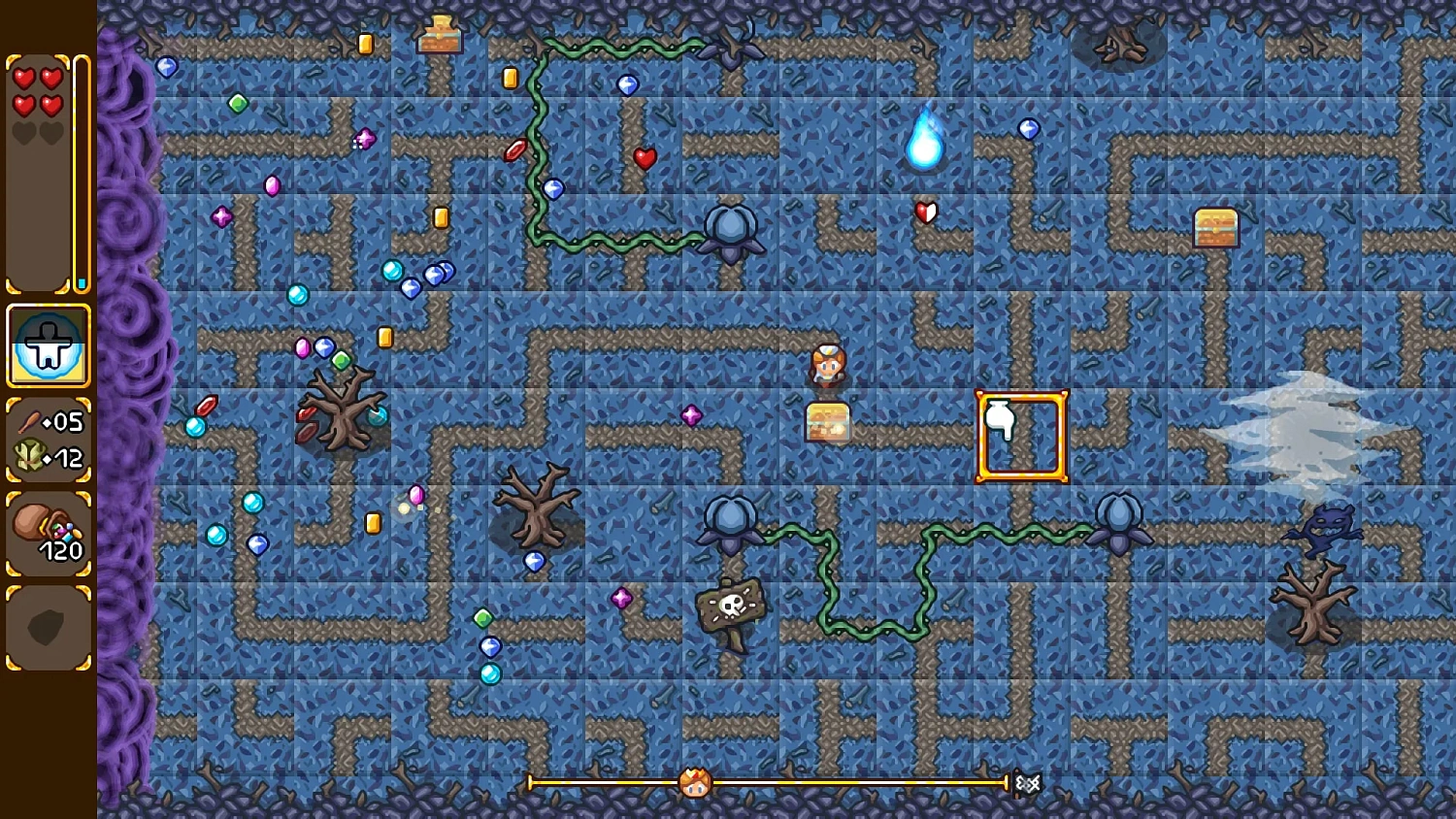The height and width of the screenshot is (819, 1456).
Task: Open the gem pouch showing 120
Action: click(49, 532)
